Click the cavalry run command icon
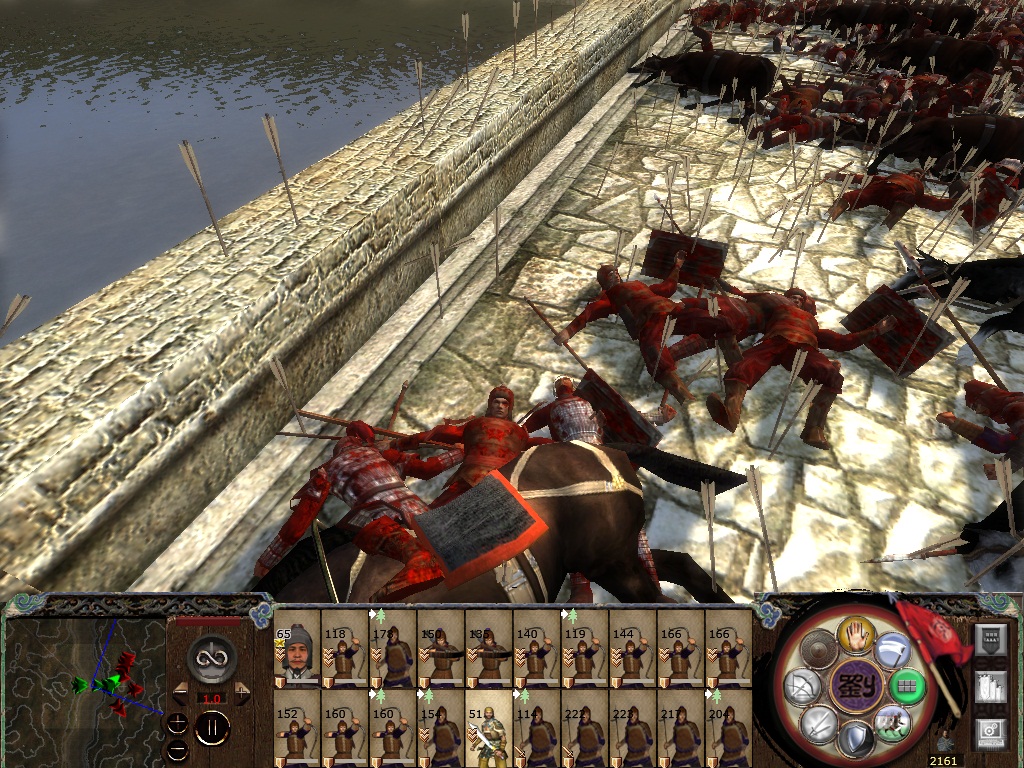1024x768 pixels. 890,722
